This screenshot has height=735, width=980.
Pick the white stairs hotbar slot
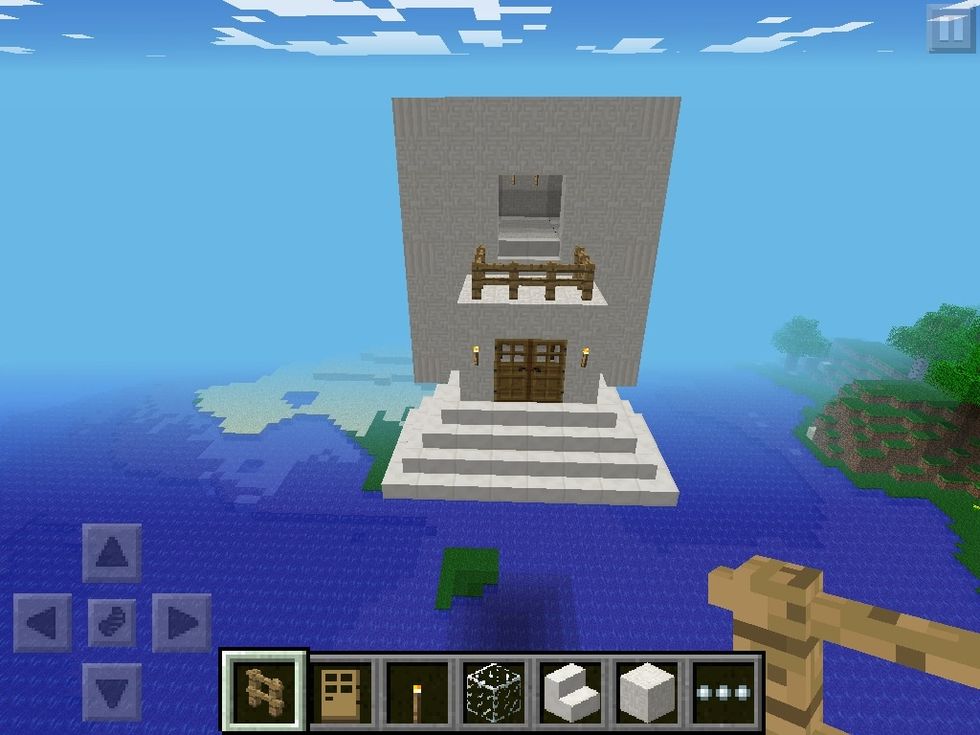(571, 690)
